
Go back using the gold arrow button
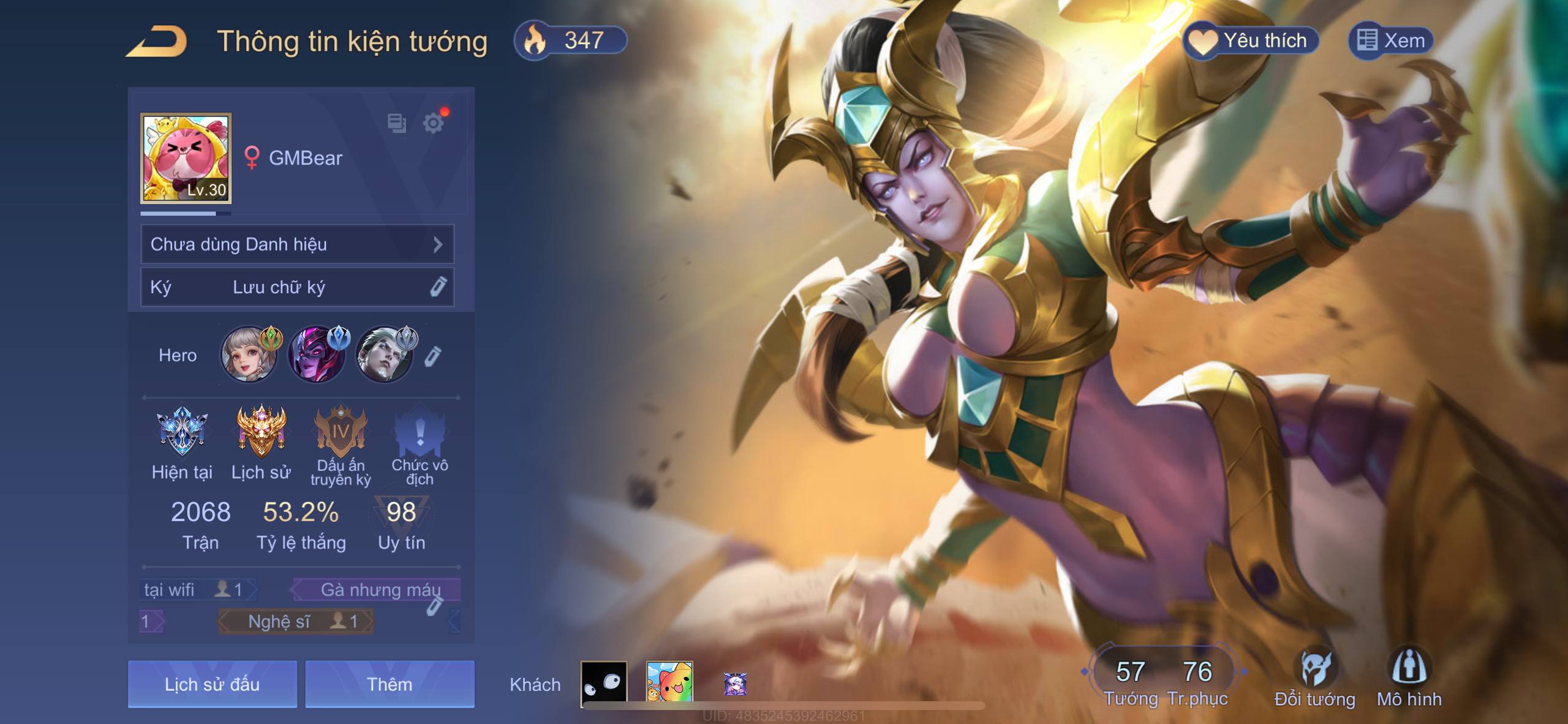pyautogui.click(x=157, y=42)
